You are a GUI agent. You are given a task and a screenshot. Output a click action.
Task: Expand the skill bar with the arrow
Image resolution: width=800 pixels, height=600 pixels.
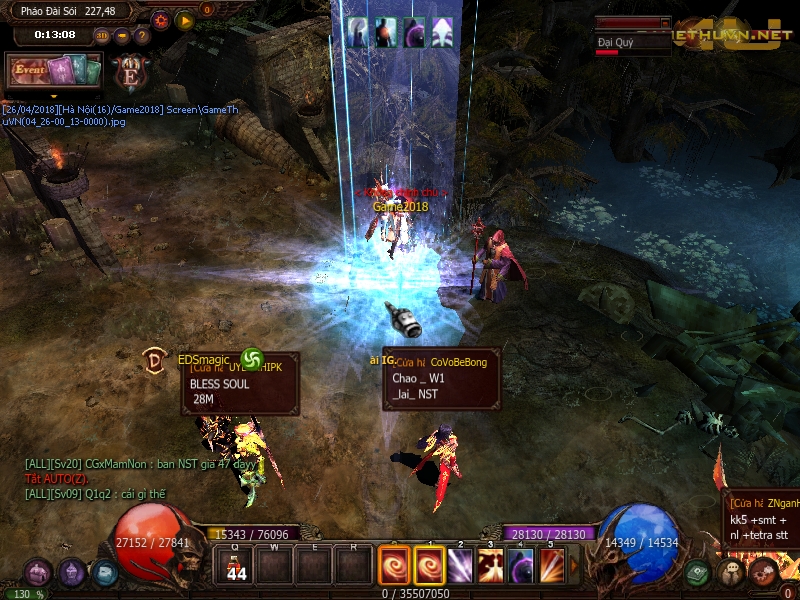click(x=574, y=566)
